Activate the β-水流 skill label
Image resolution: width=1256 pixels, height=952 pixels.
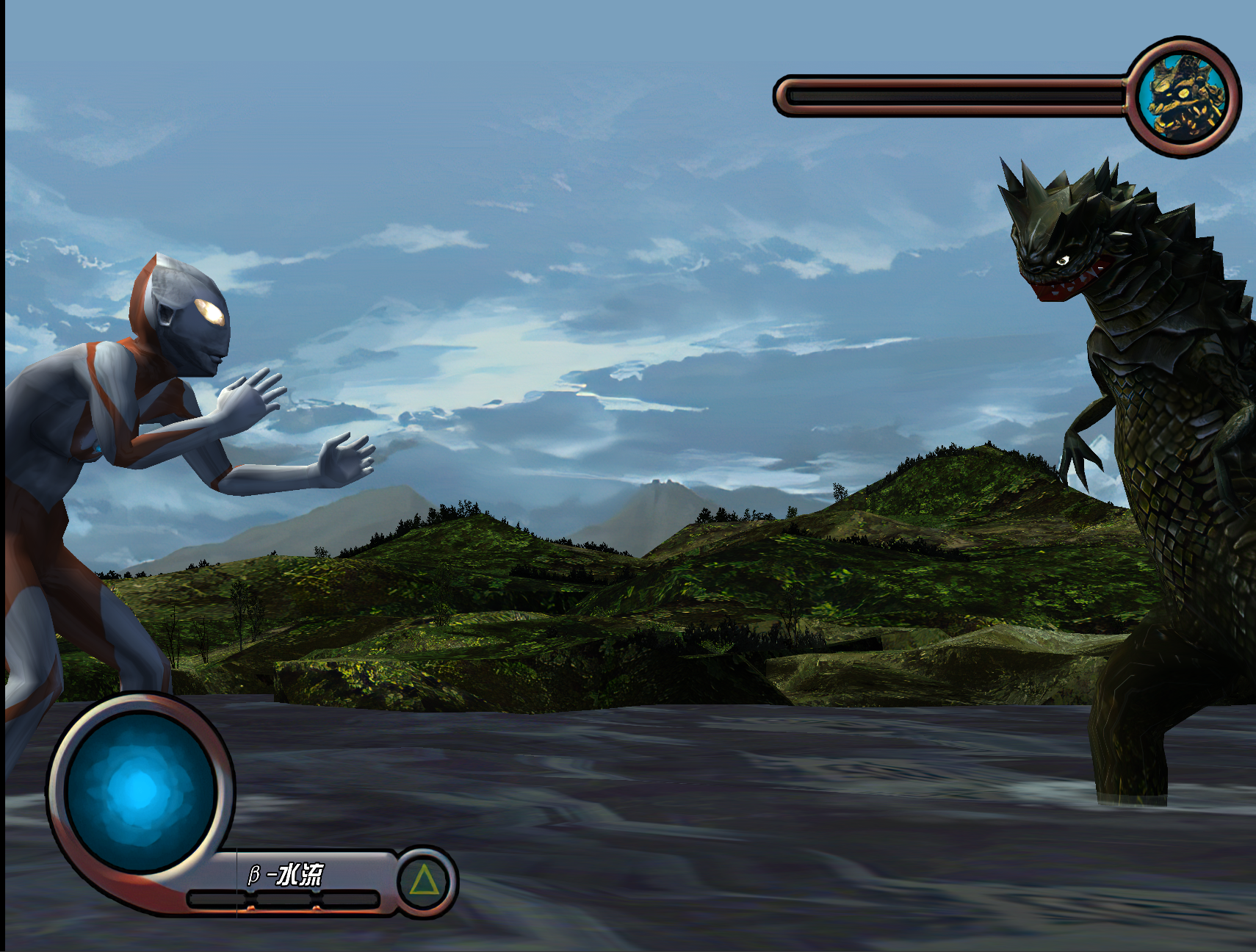[286, 874]
